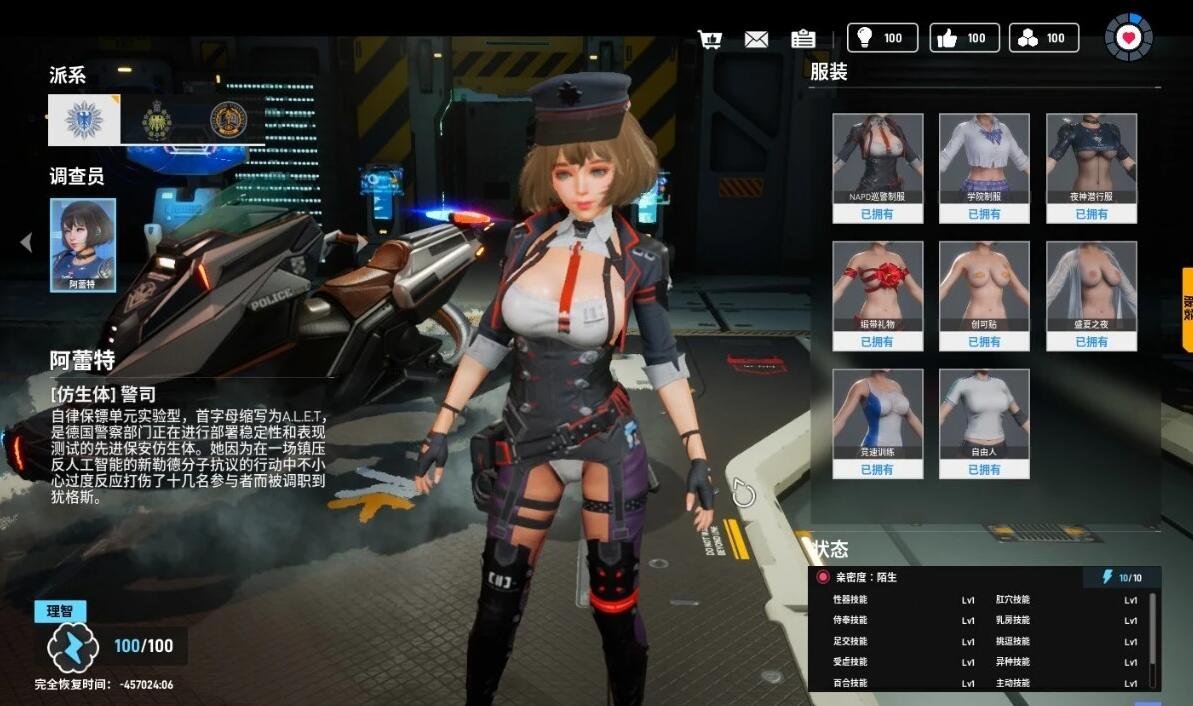Choose the NAPD巡警制服 outfit

(877, 159)
